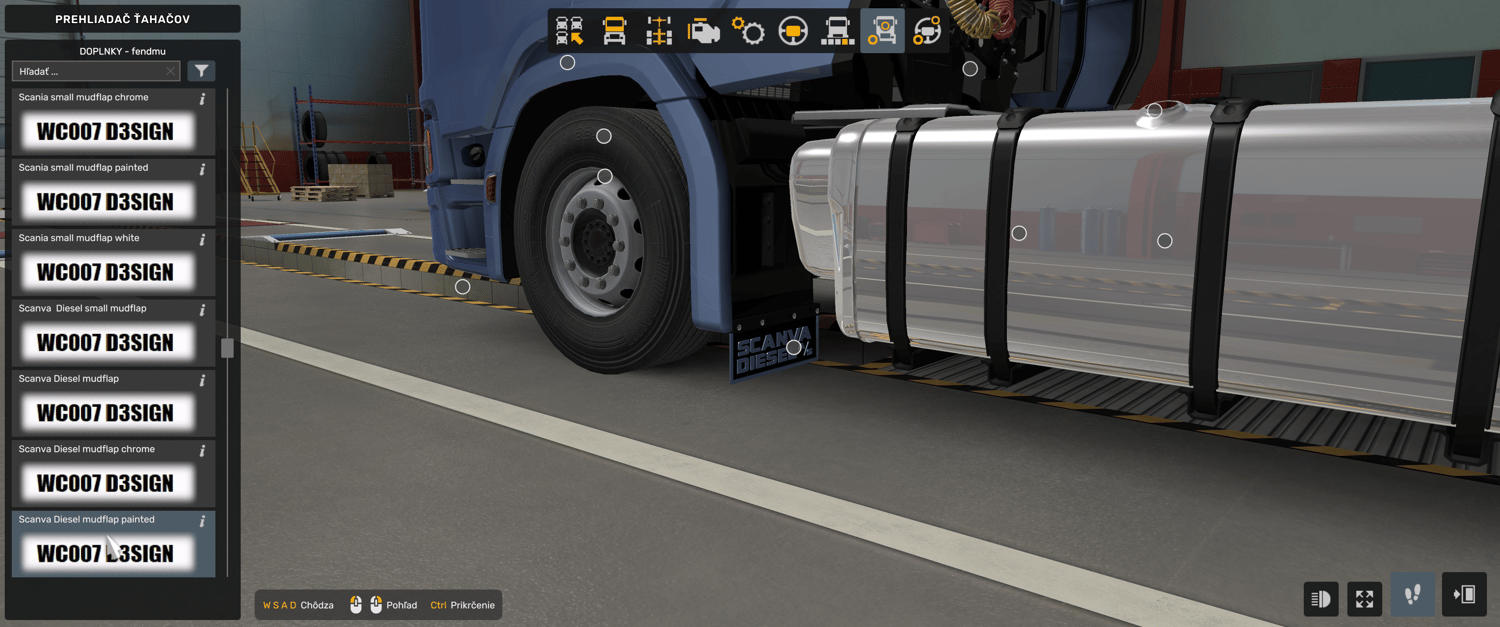Click the mudflap attachment node circle
1500x627 pixels.
(793, 348)
